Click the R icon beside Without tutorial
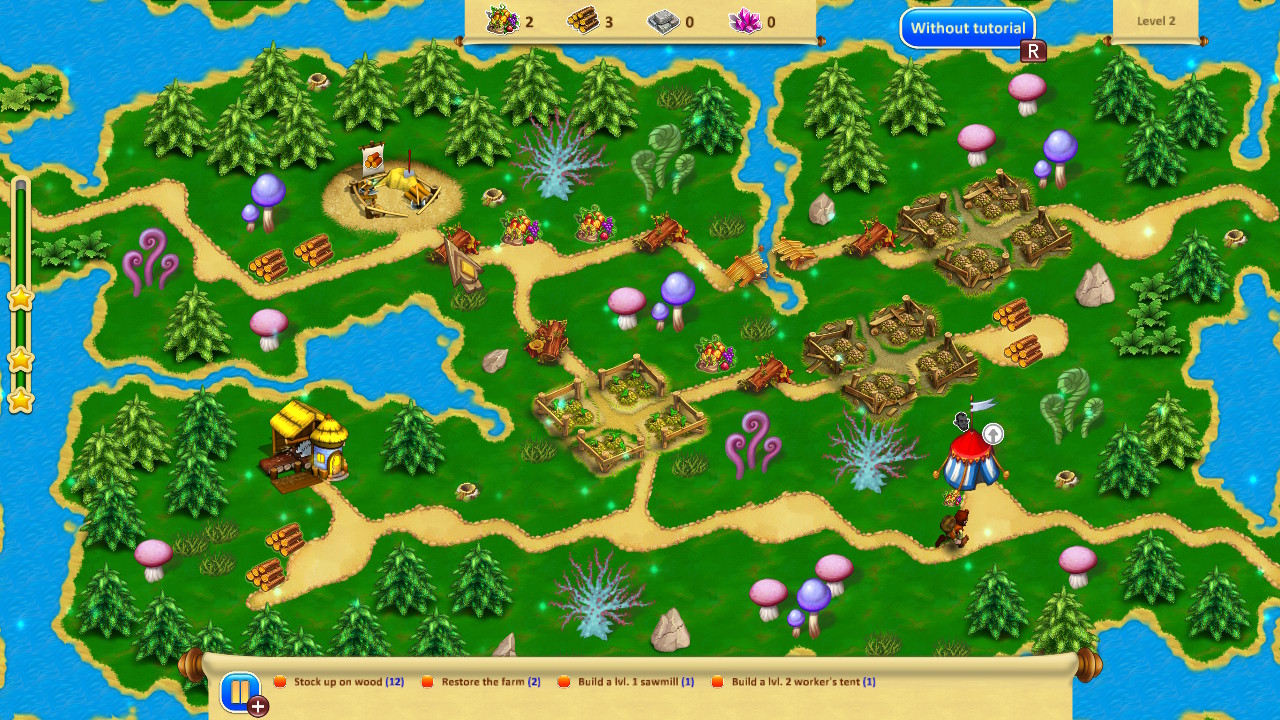1280x720 pixels. [1034, 50]
